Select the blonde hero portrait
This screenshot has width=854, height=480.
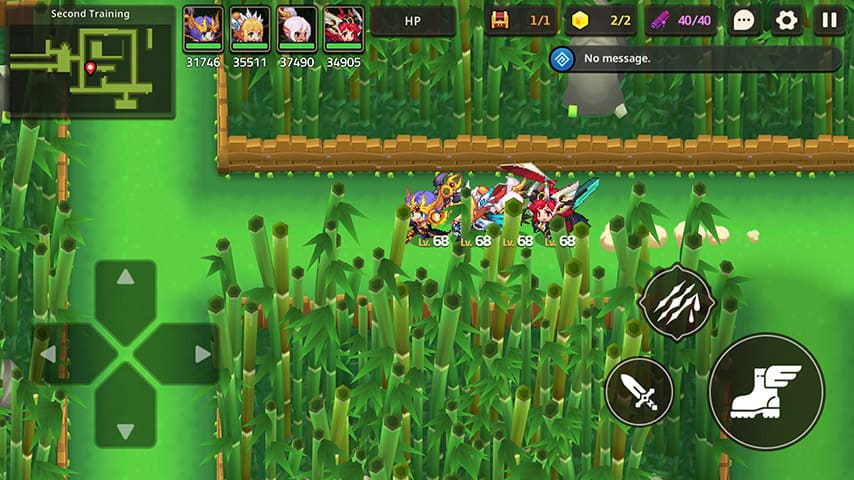[x=250, y=28]
